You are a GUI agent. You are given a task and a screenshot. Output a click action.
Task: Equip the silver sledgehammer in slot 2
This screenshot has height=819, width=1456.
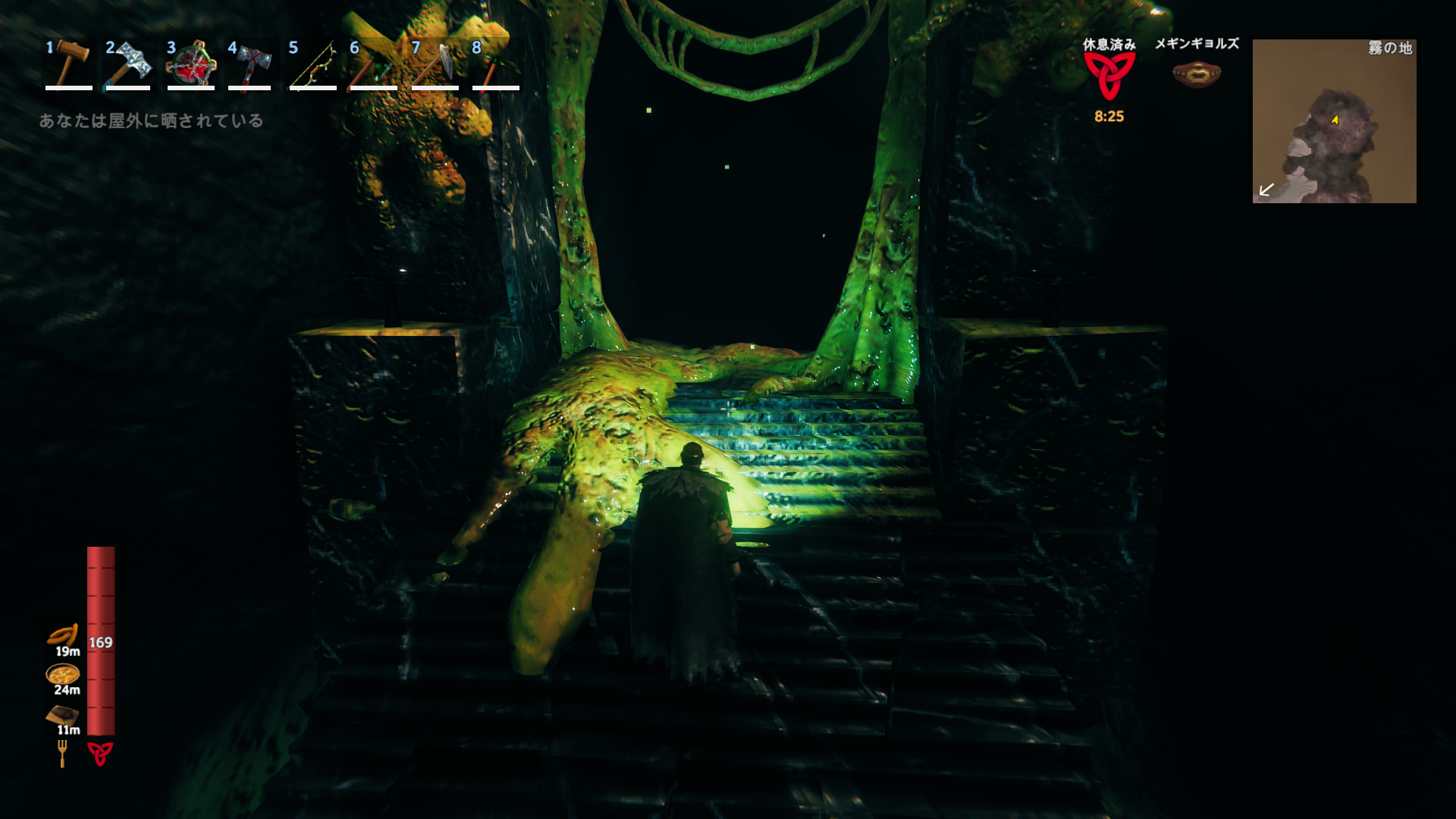click(x=128, y=64)
